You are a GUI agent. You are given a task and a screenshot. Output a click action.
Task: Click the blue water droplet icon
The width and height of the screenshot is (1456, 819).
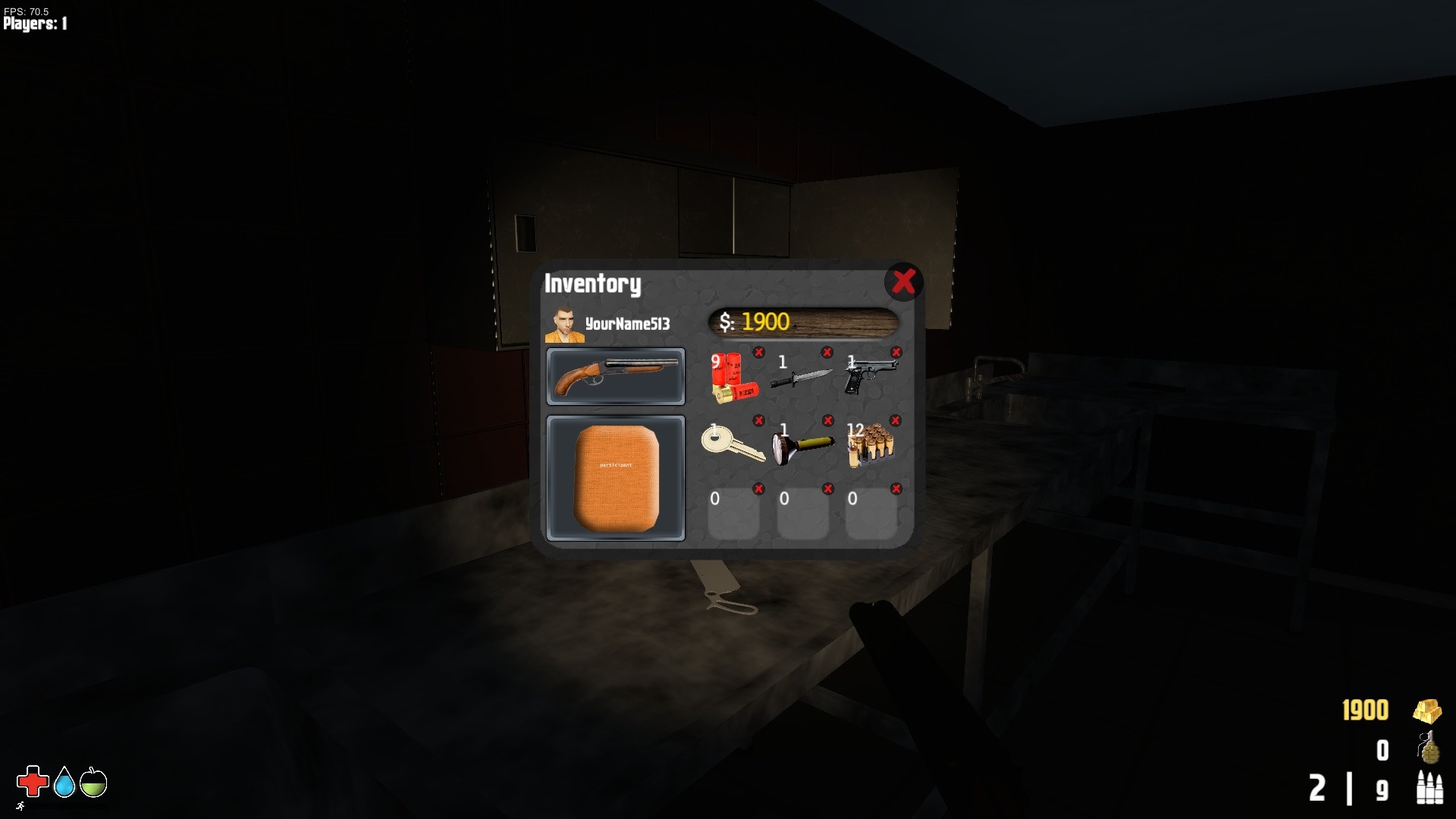tap(64, 782)
